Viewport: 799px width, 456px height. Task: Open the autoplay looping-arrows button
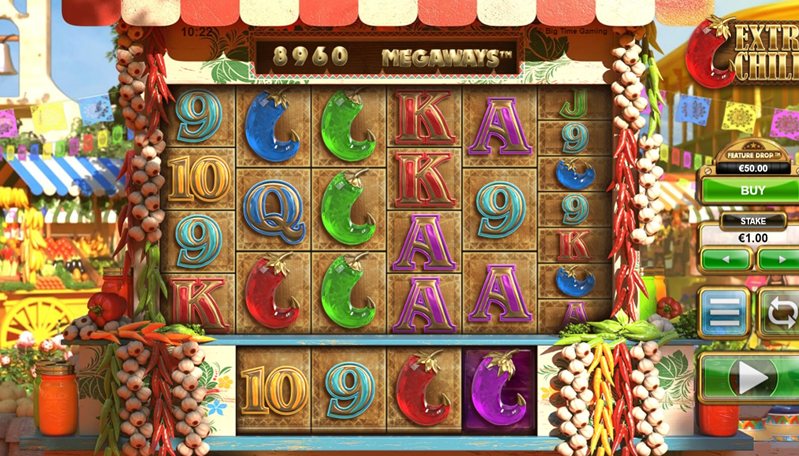(x=781, y=313)
